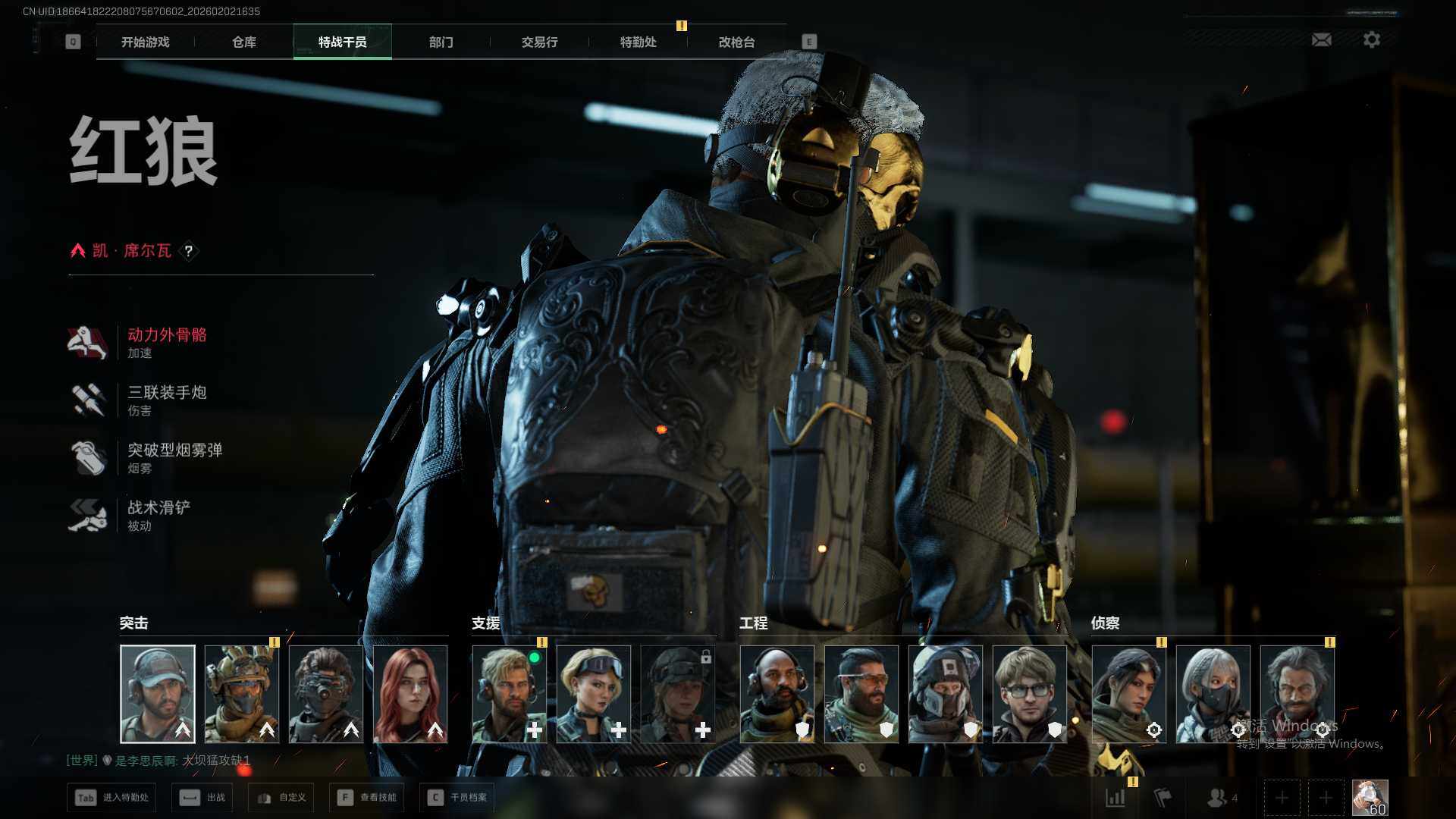Select the blonde goggles-wearing support operator

point(594,694)
